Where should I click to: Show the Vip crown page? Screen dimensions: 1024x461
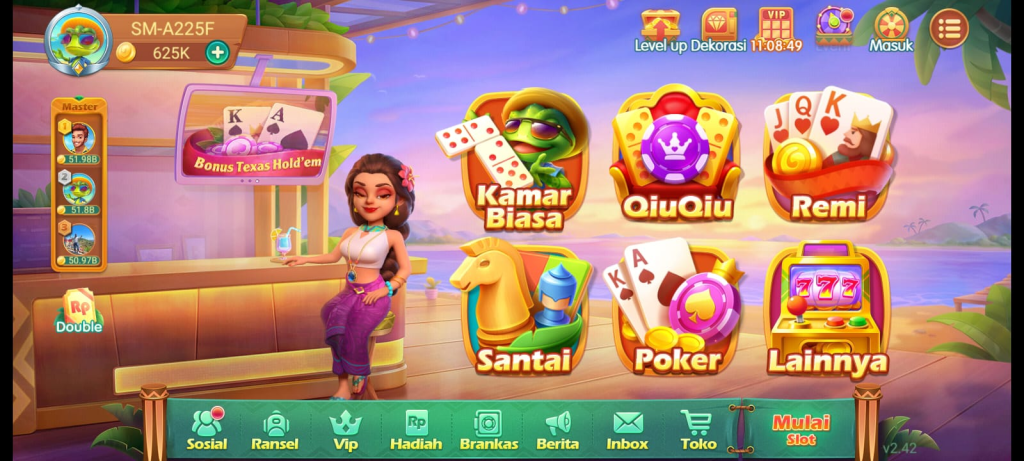pos(345,429)
